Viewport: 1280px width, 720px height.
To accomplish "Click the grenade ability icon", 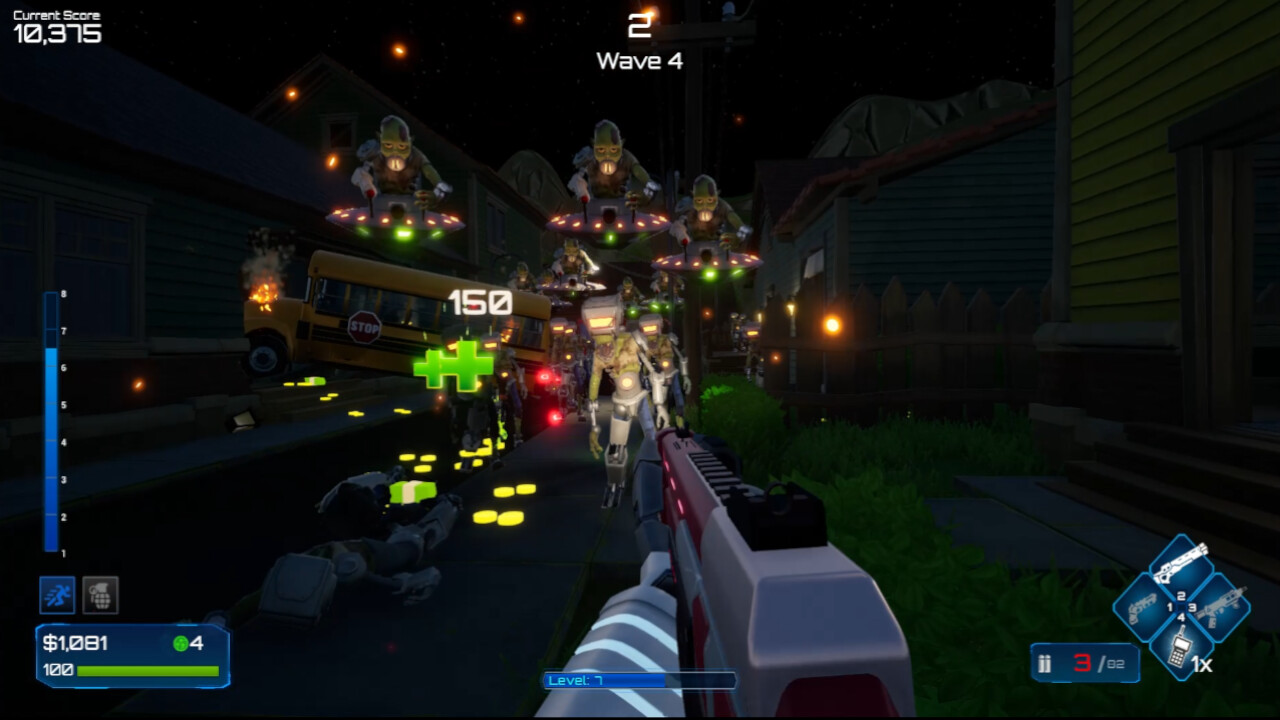I will tap(100, 595).
